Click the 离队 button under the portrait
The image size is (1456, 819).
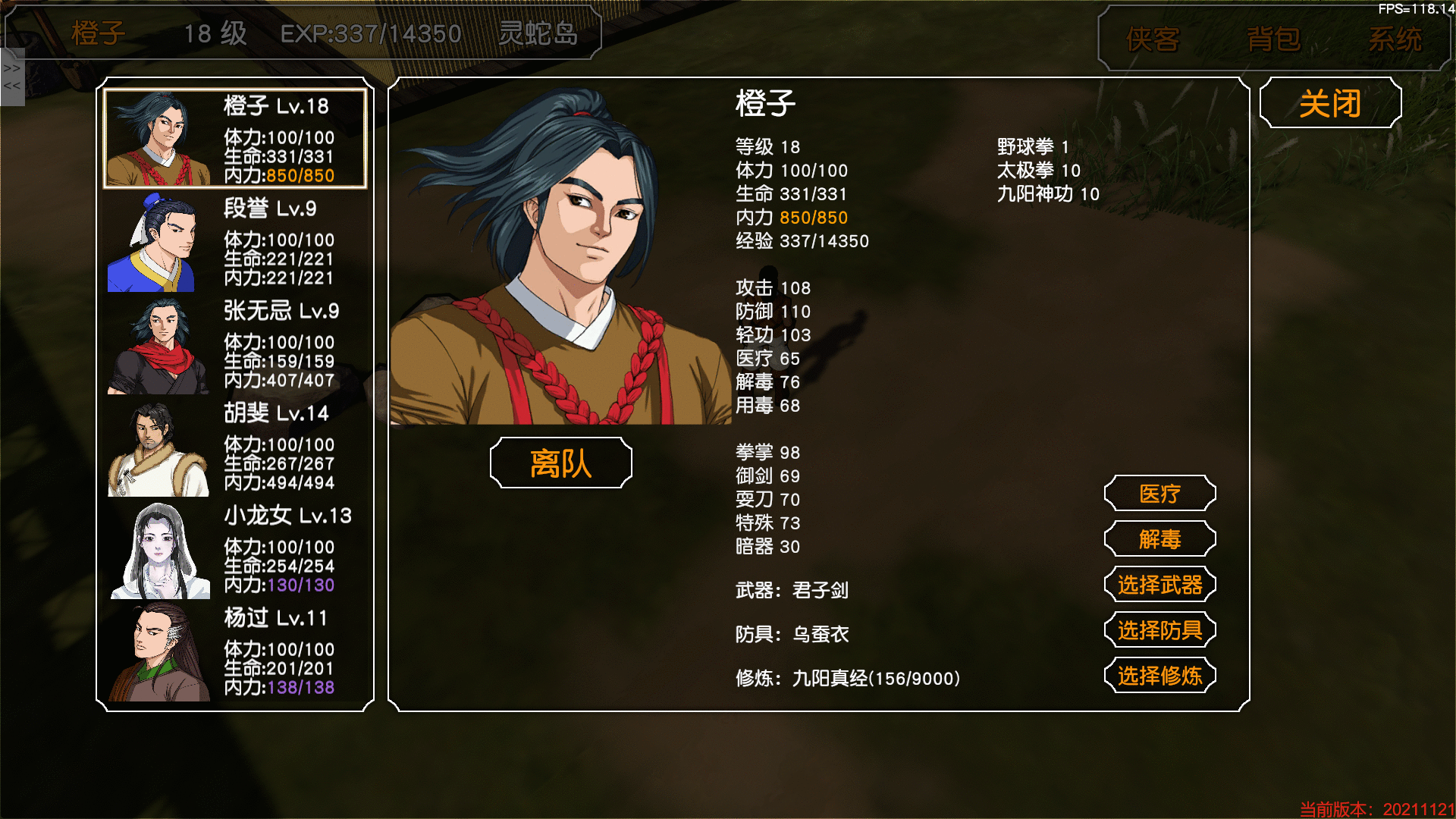coord(561,463)
